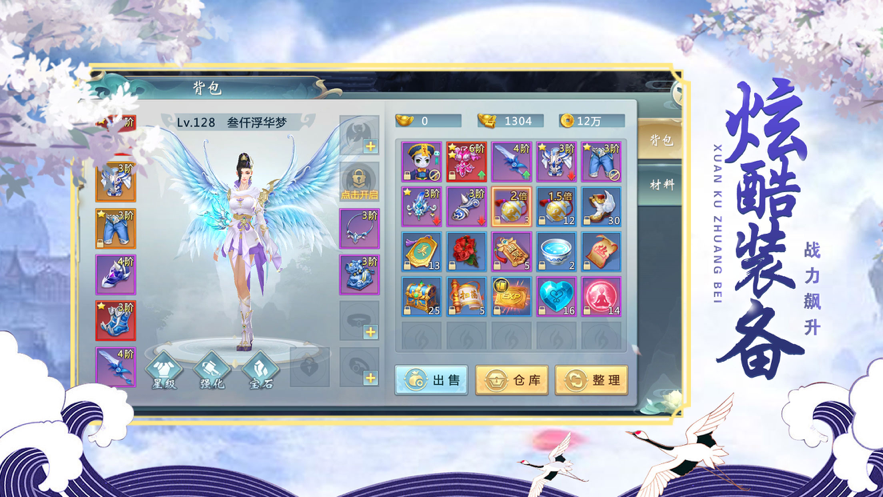Viewport: 883px width, 497px height.
Task: Select the masked figure item in bag
Action: point(421,161)
